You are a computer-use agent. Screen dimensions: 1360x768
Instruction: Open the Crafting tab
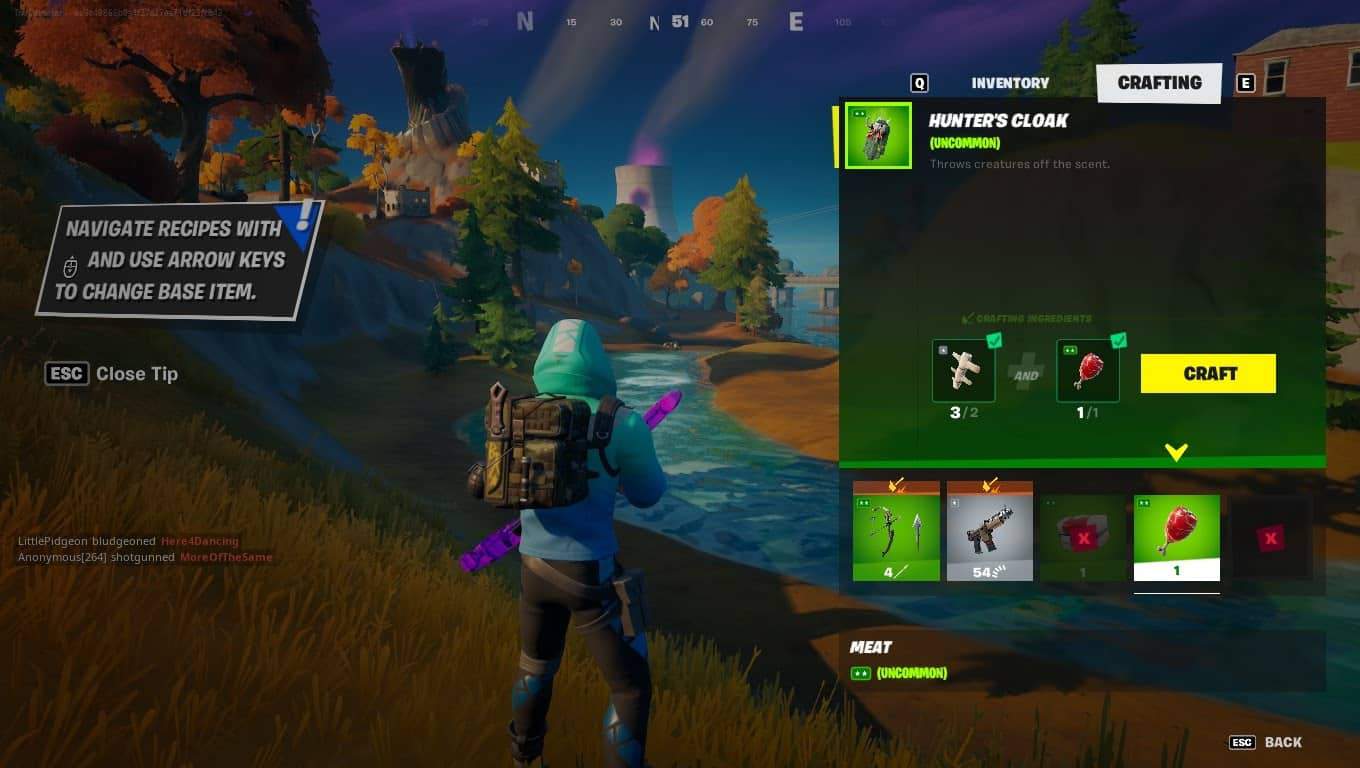click(1159, 83)
